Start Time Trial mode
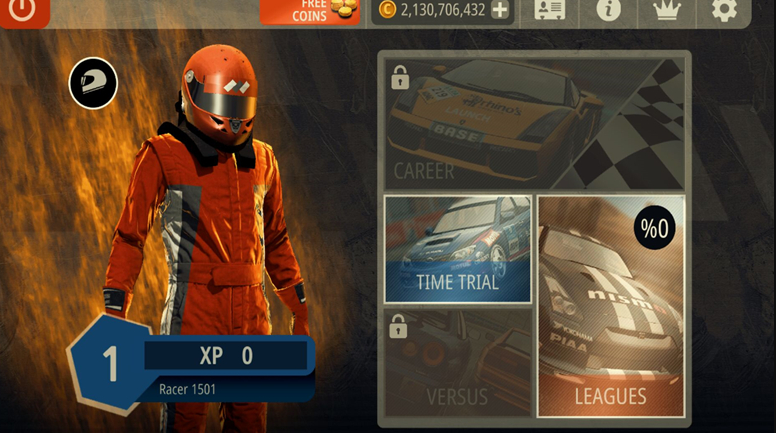 point(457,249)
